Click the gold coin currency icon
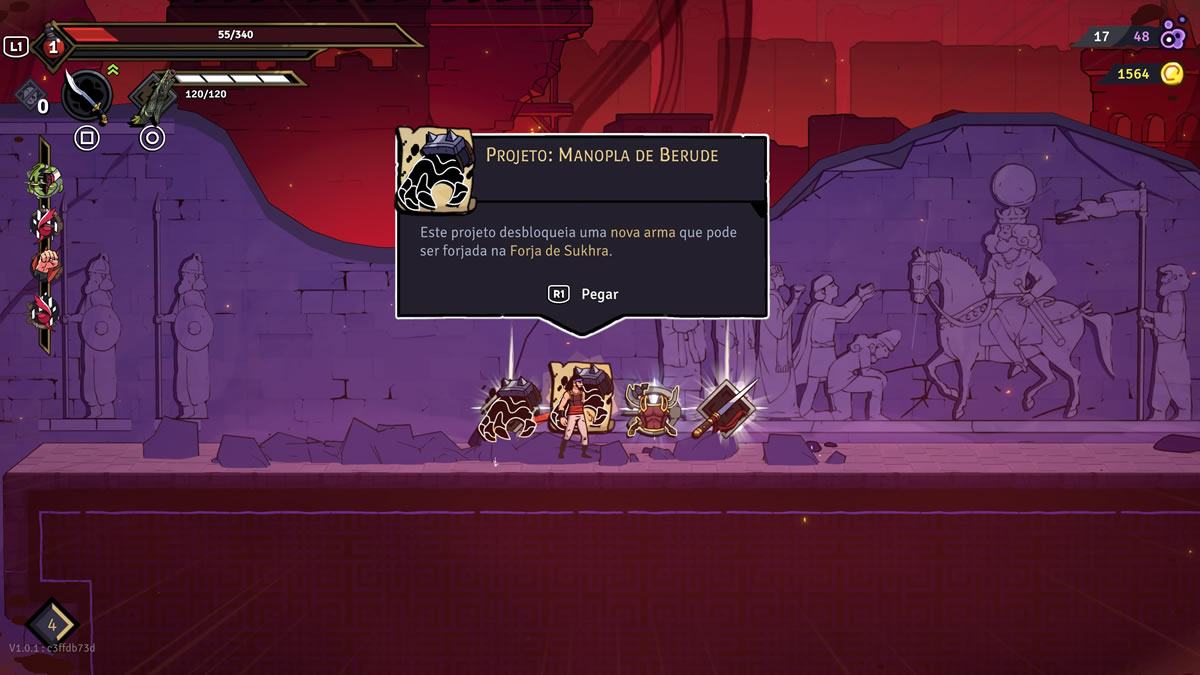Image resolution: width=1200 pixels, height=675 pixels. 1171,73
